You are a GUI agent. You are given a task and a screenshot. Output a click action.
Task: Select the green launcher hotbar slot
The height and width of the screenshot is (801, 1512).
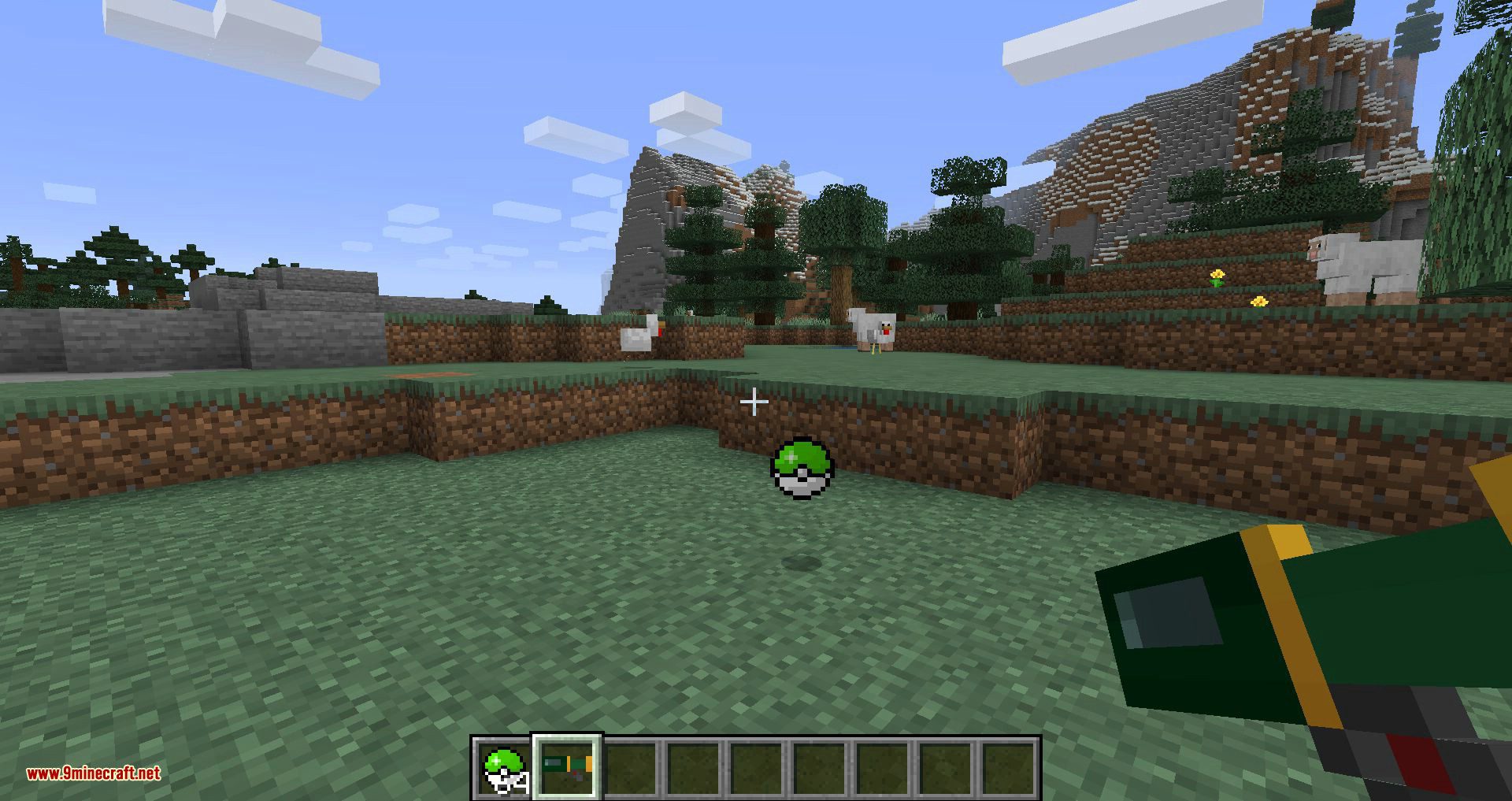[568, 768]
